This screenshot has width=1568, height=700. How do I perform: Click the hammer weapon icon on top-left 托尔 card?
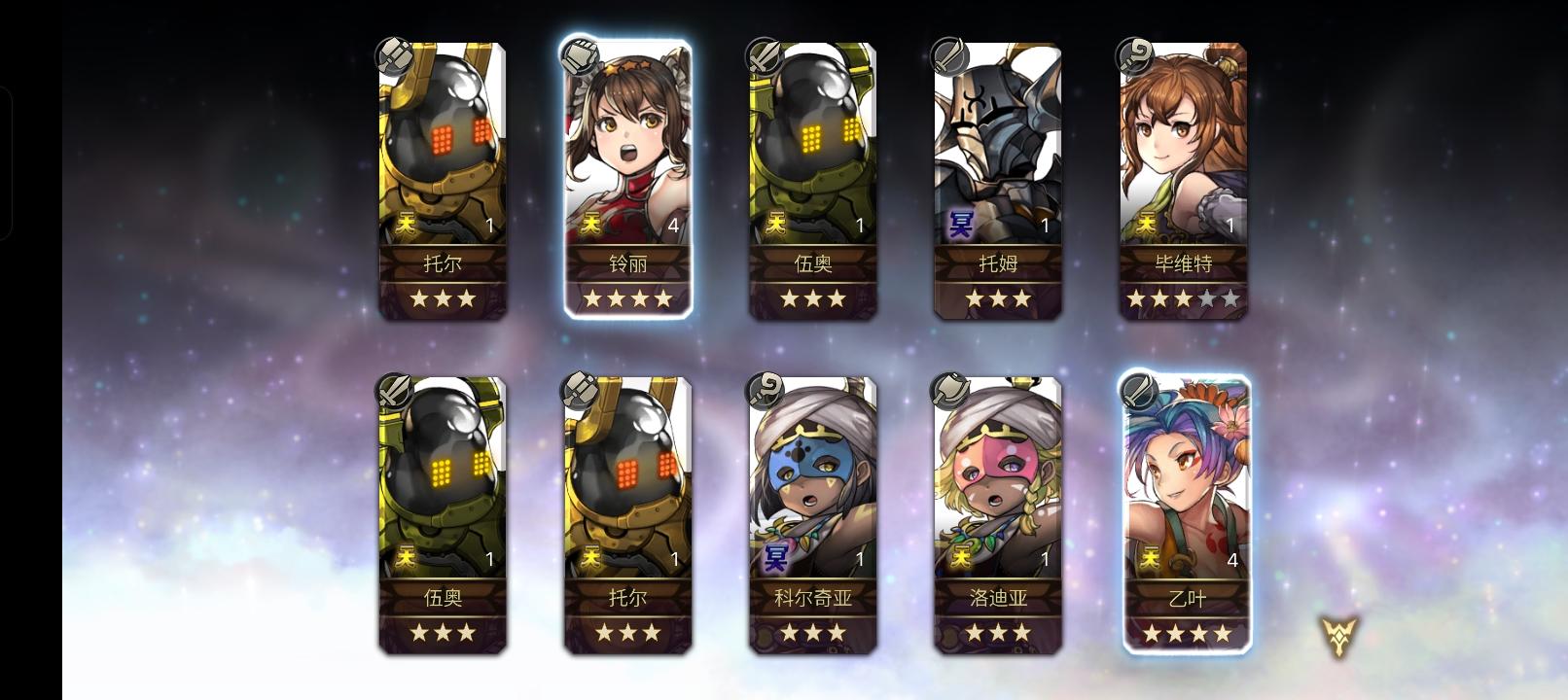397,53
